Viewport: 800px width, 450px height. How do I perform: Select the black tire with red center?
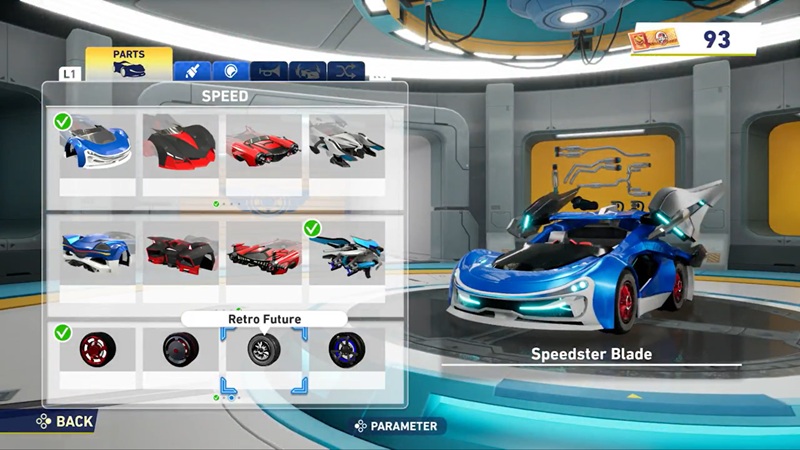tap(180, 350)
